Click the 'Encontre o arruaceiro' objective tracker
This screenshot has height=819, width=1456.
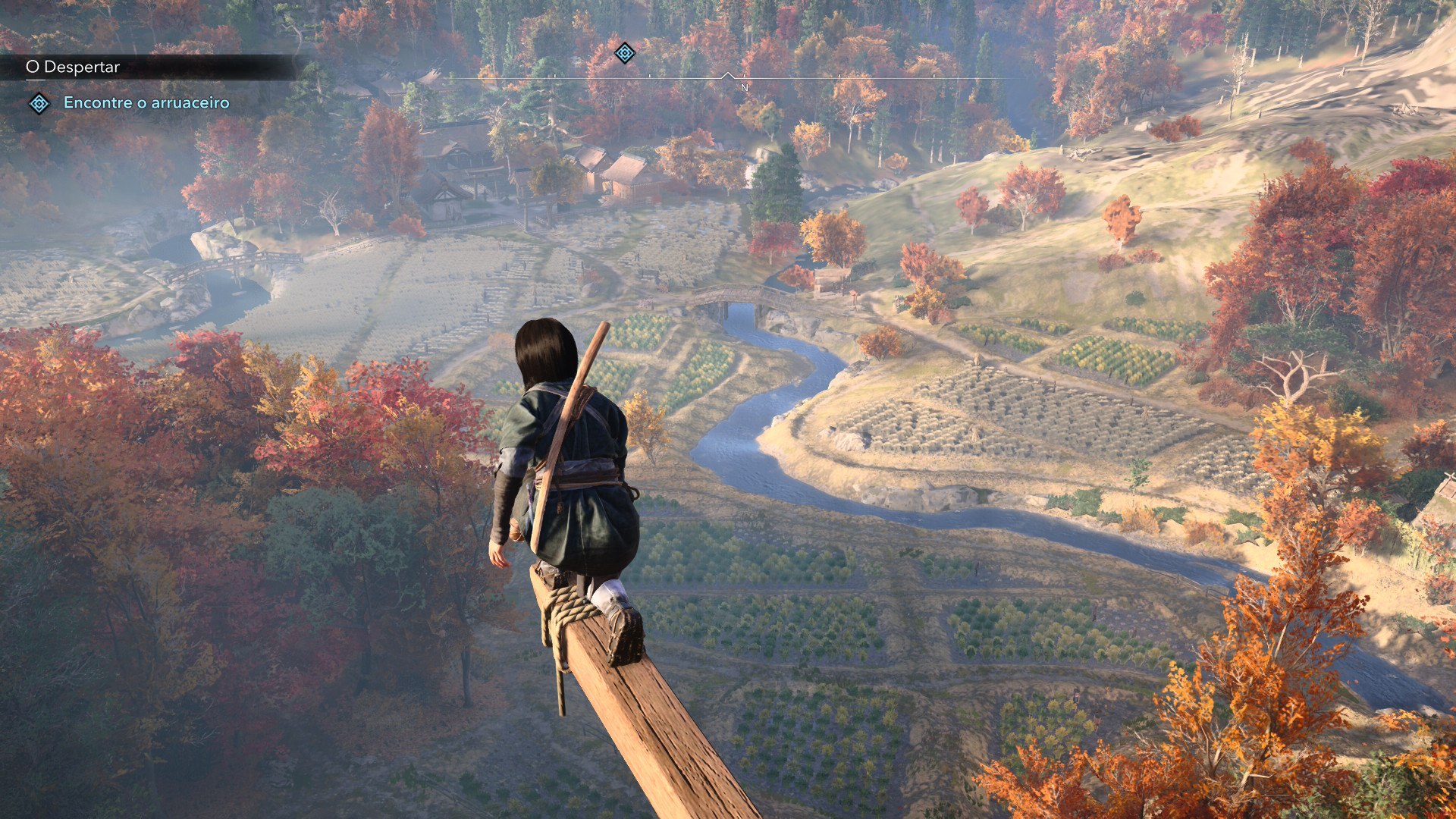click(x=146, y=102)
